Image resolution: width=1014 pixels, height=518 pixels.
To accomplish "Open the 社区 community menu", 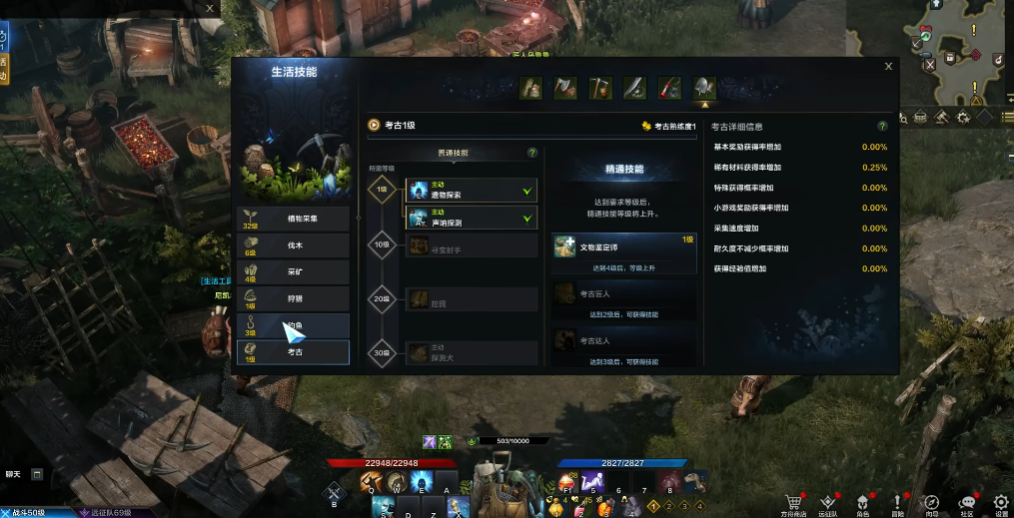I will [x=967, y=503].
